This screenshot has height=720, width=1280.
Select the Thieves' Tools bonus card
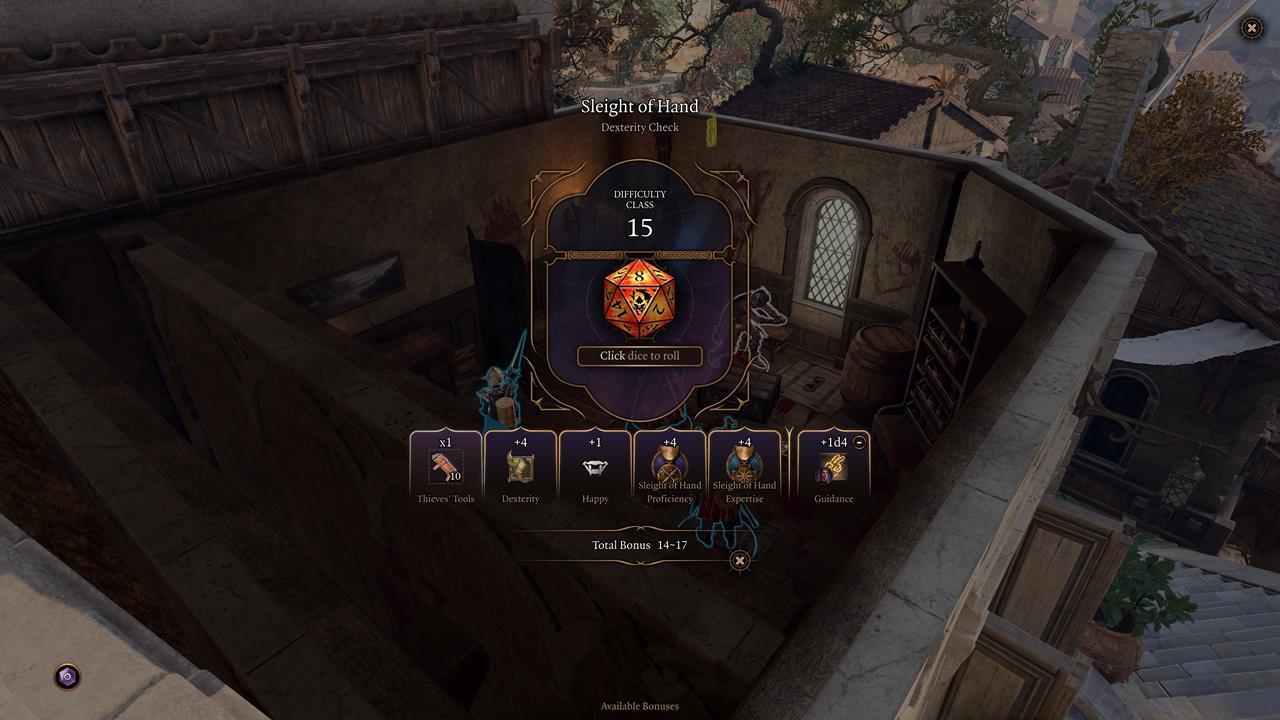[446, 467]
